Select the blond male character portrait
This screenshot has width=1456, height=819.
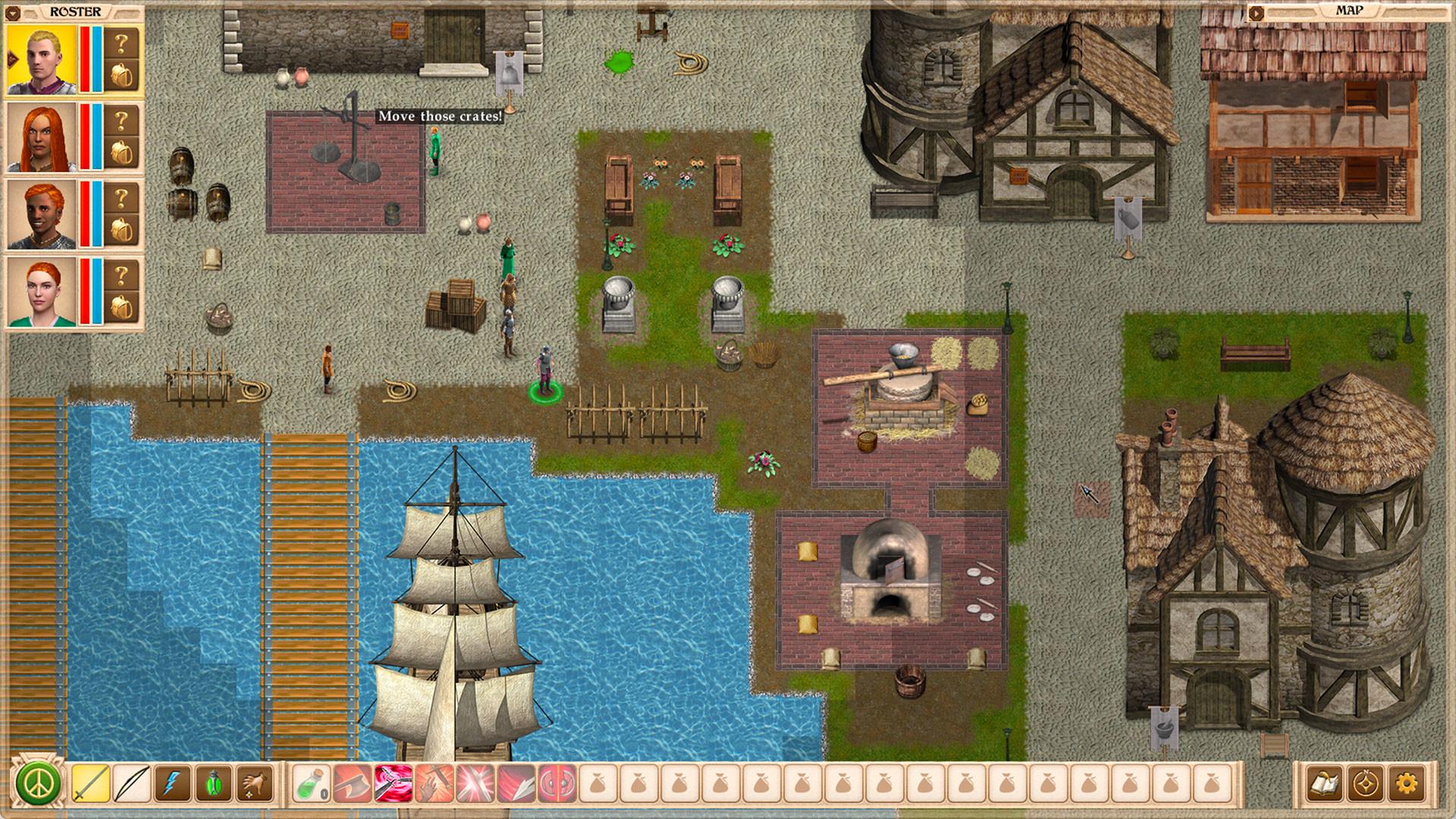point(42,60)
